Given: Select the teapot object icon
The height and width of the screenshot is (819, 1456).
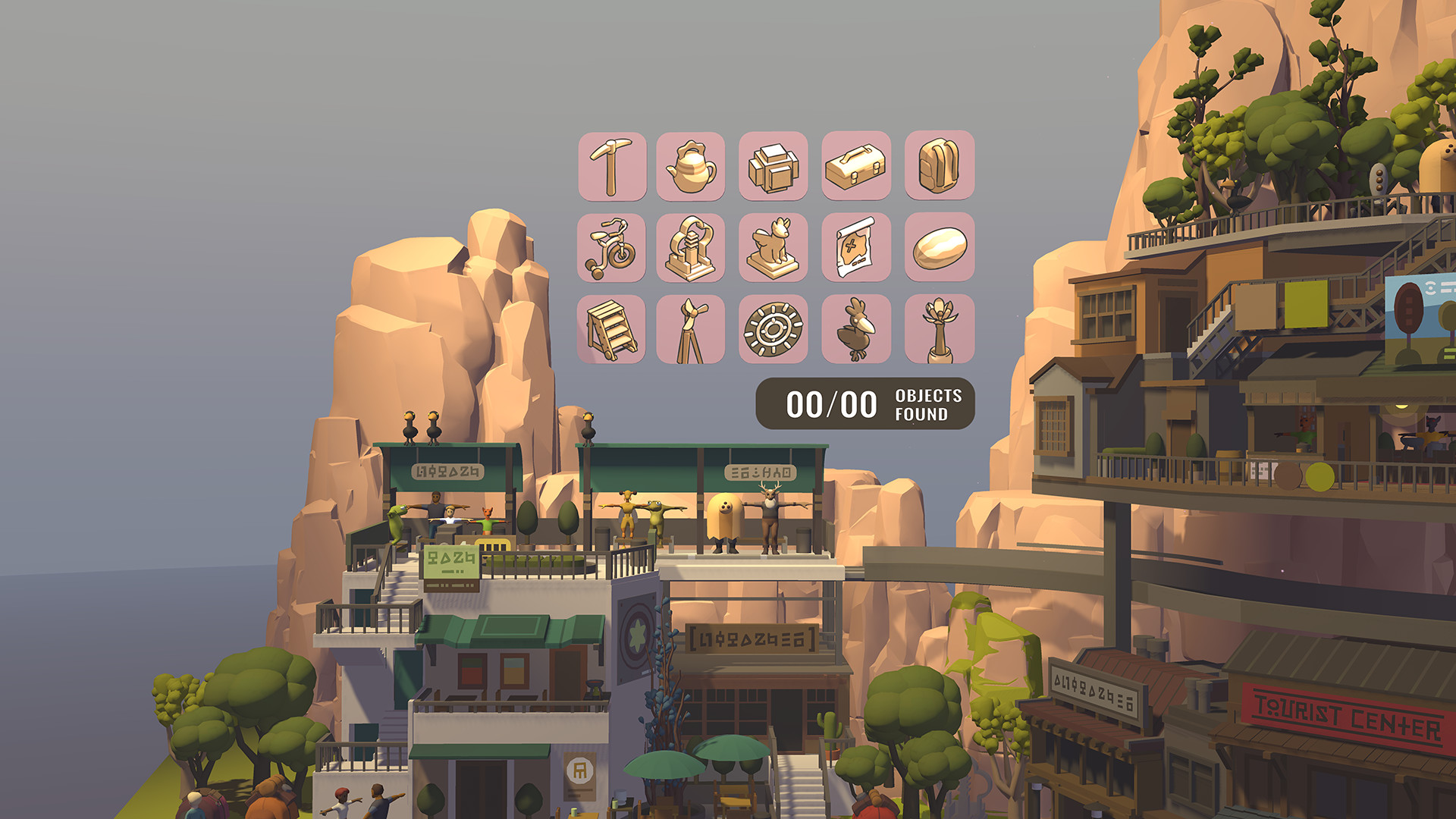Looking at the screenshot, I should pyautogui.click(x=694, y=165).
